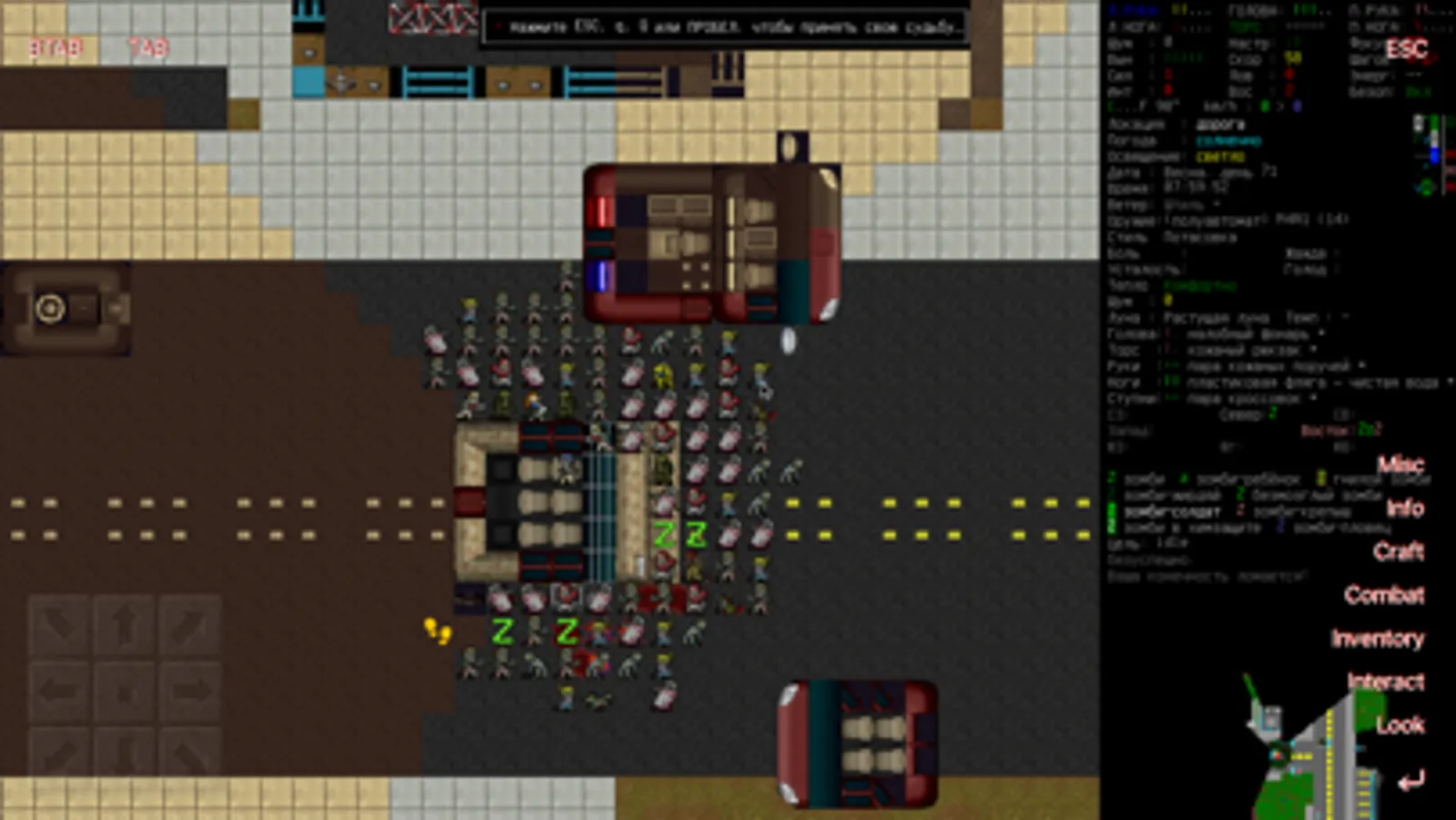
Task: Open the Craft menu
Action: (1400, 552)
